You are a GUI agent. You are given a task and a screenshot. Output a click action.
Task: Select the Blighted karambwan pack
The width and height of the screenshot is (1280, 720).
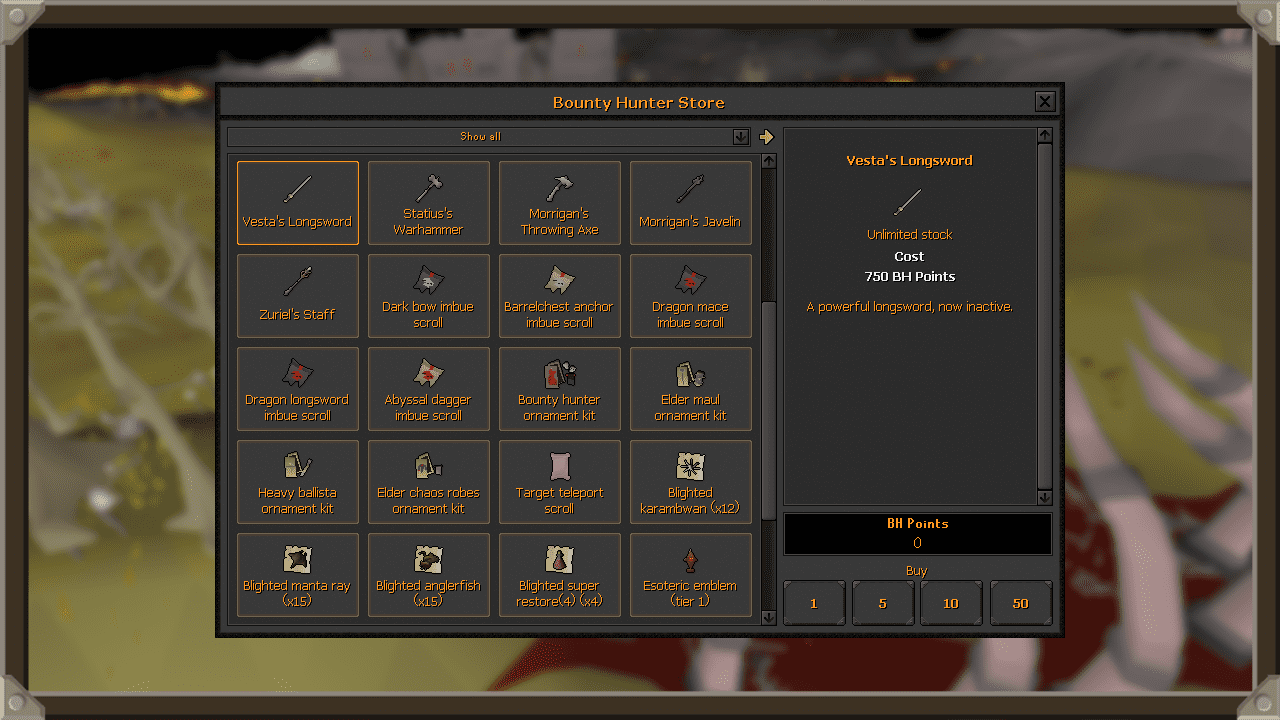(690, 482)
